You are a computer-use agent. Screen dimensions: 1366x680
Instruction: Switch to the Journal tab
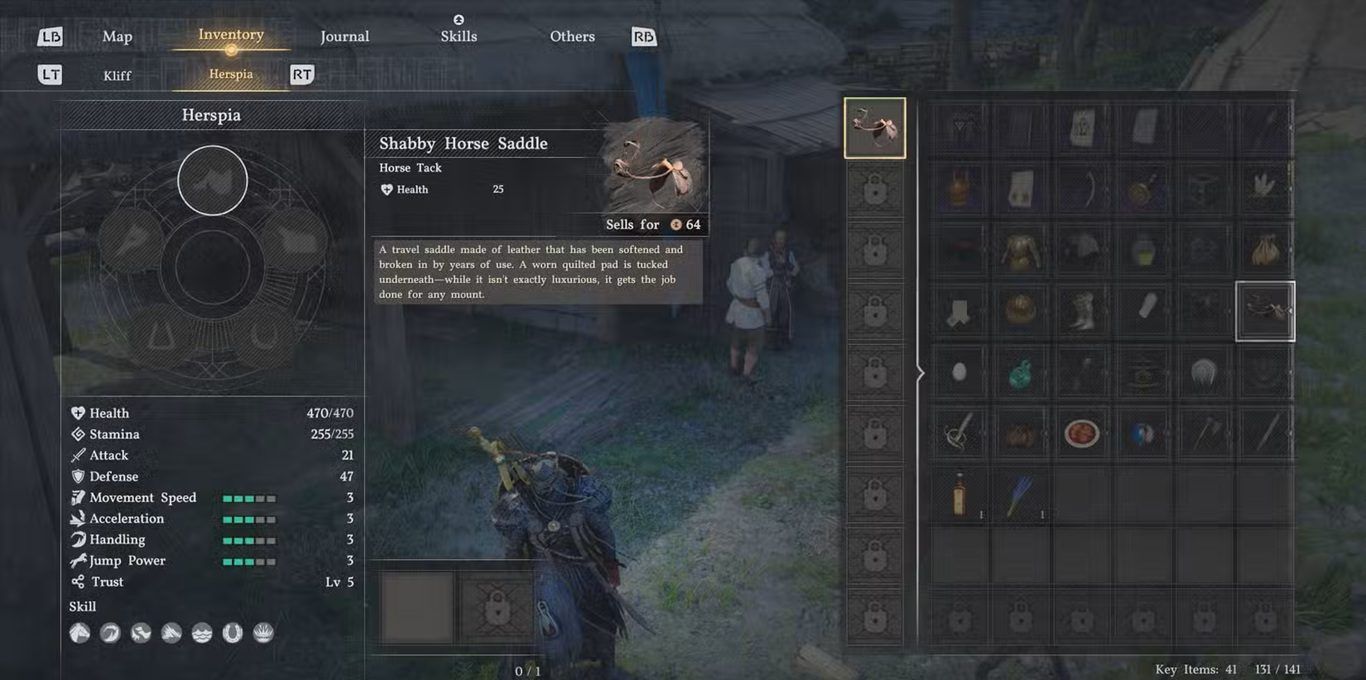(345, 37)
